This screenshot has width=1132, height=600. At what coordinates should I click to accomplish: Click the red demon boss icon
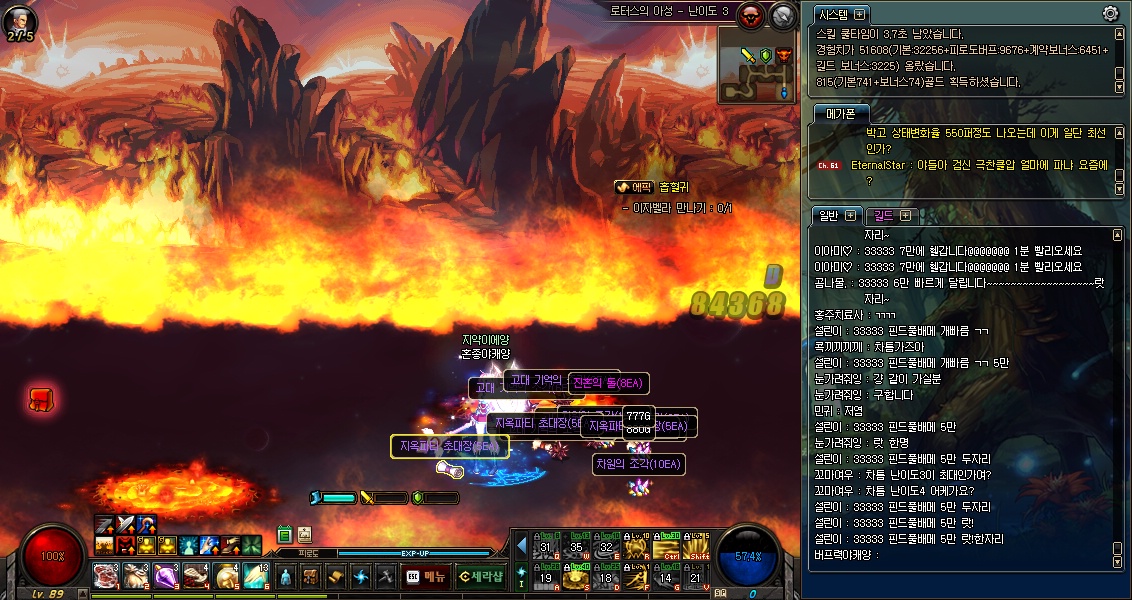[x=750, y=14]
